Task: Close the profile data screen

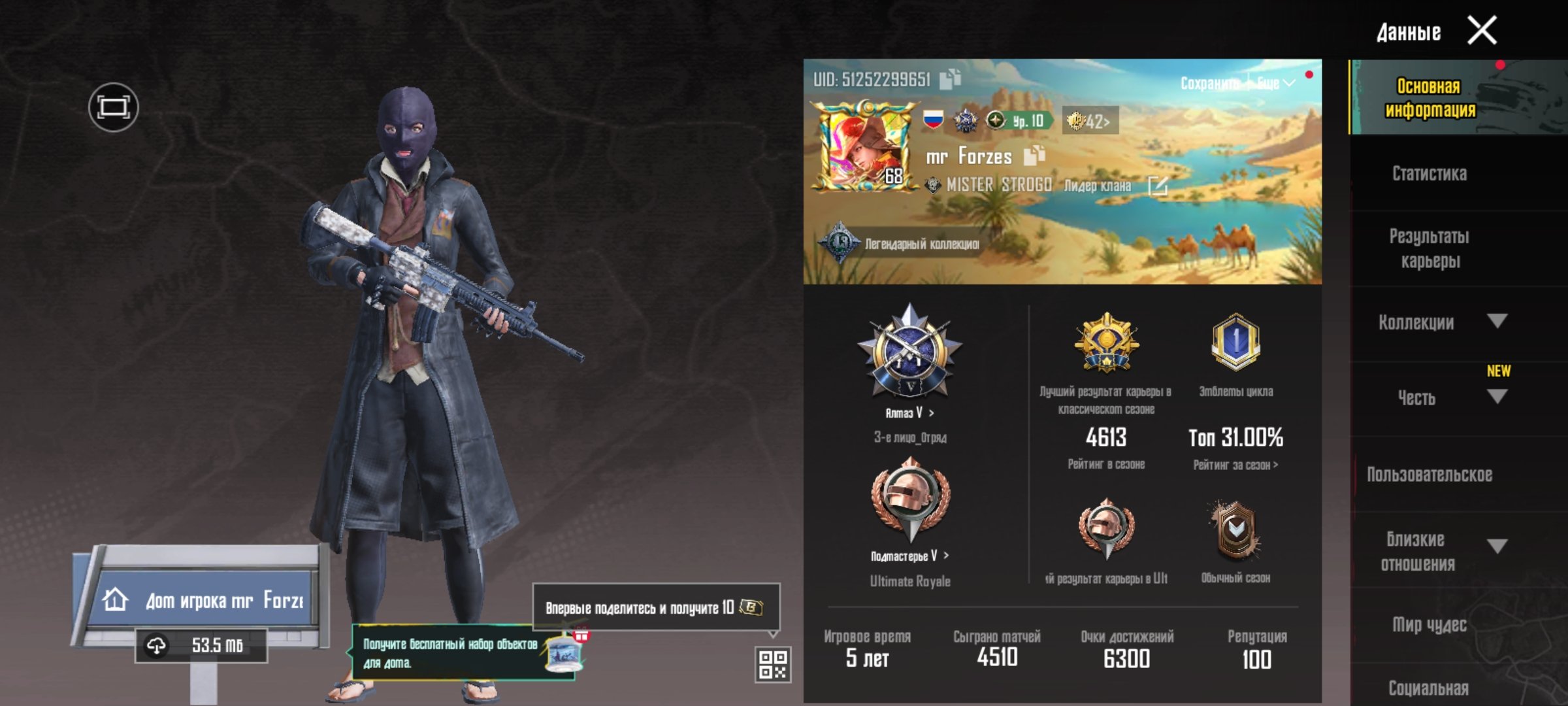Action: coord(1482,31)
